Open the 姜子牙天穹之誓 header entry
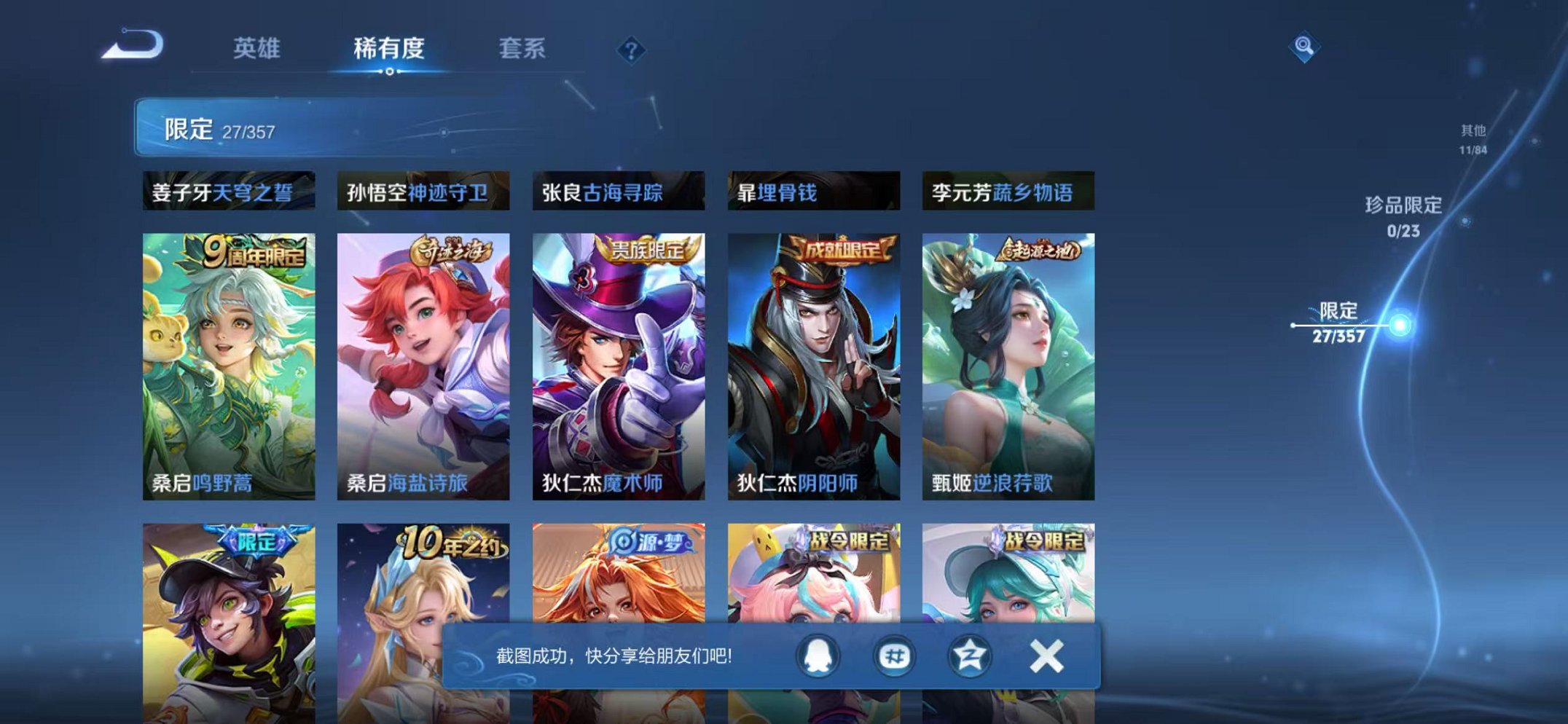 click(x=227, y=192)
